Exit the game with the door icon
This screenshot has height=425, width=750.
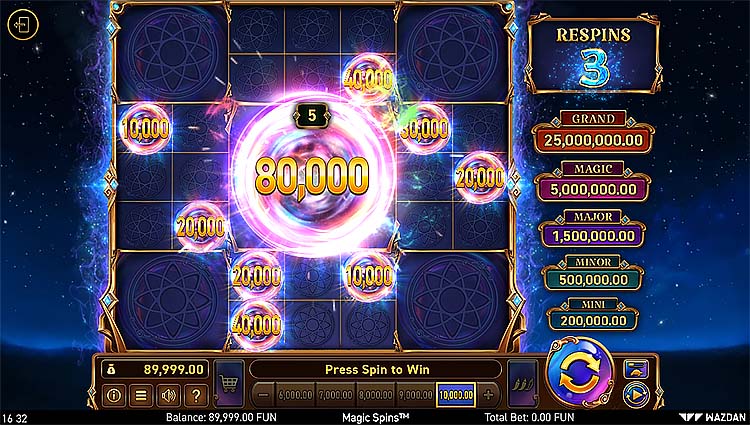click(x=22, y=25)
